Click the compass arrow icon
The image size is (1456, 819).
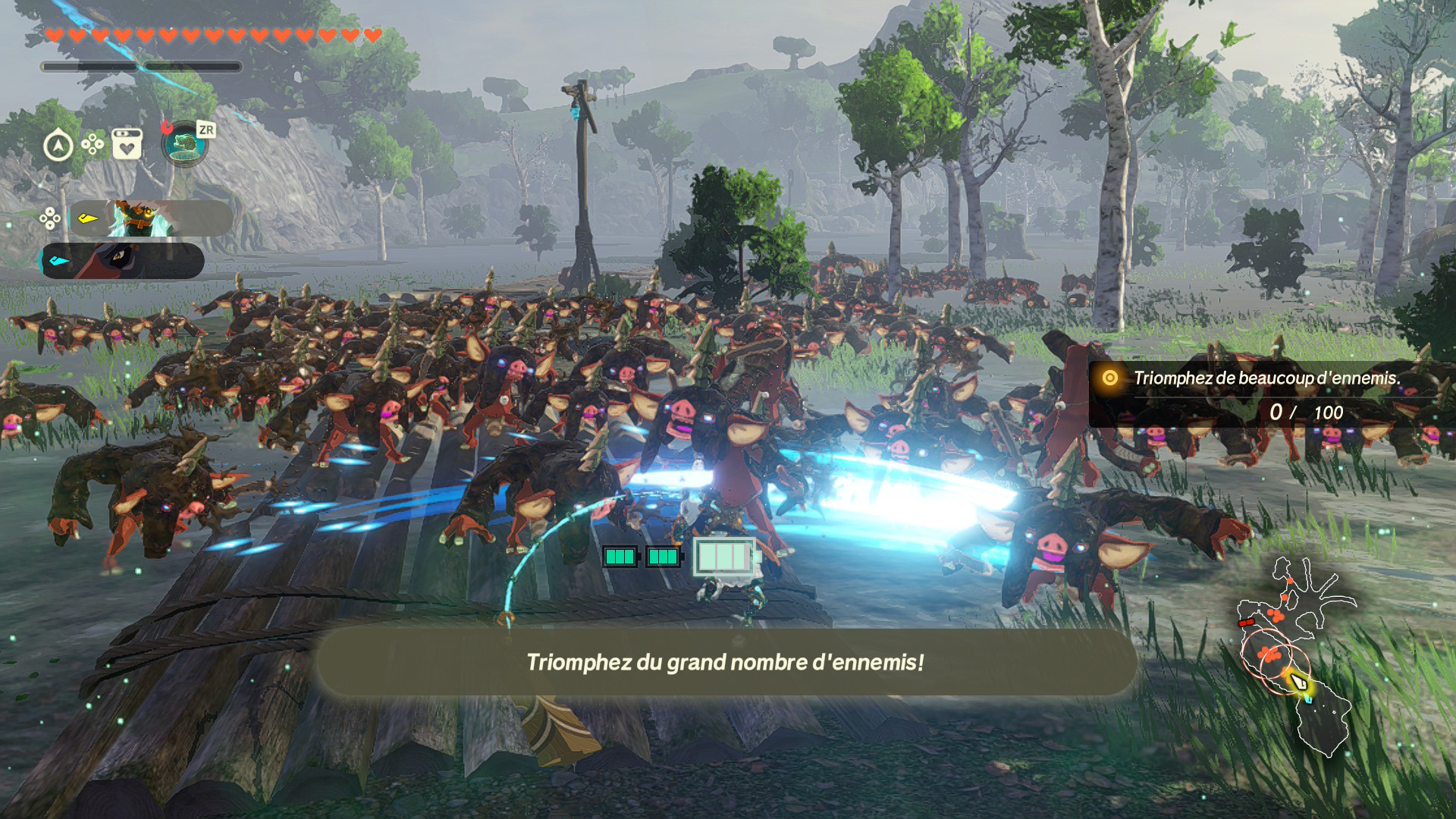[x=58, y=145]
